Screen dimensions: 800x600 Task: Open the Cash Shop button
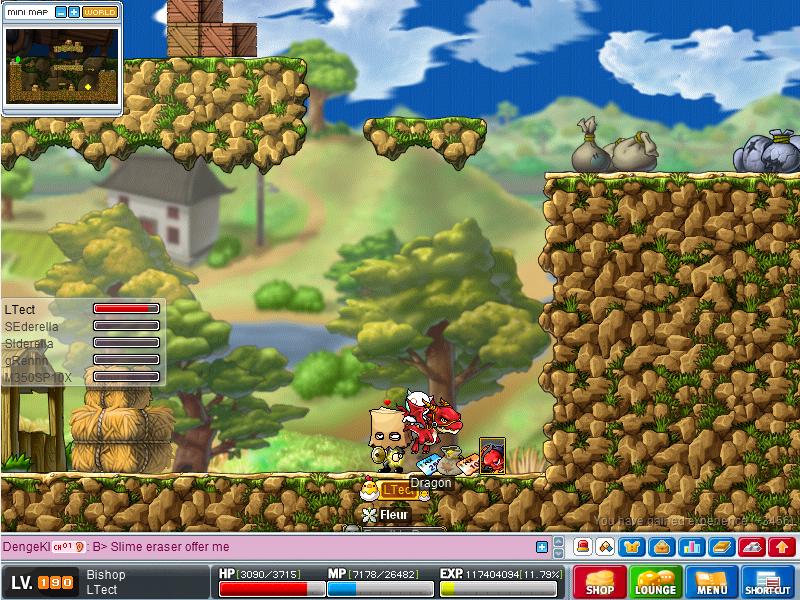(x=600, y=581)
